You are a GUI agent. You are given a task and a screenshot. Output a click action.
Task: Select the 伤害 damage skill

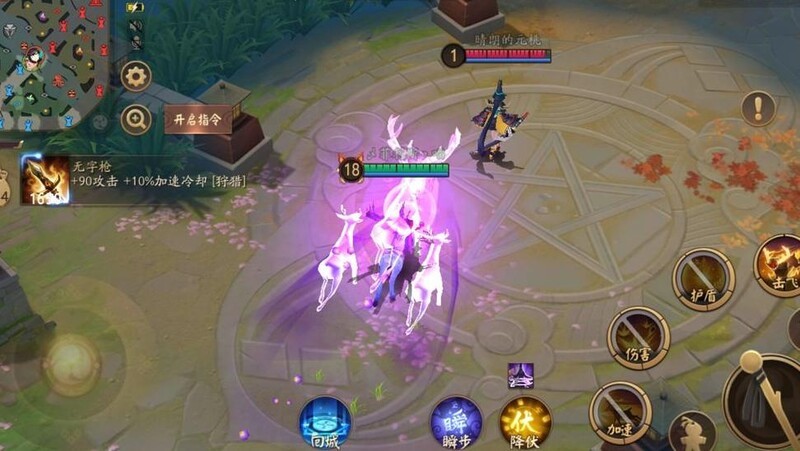click(x=638, y=337)
